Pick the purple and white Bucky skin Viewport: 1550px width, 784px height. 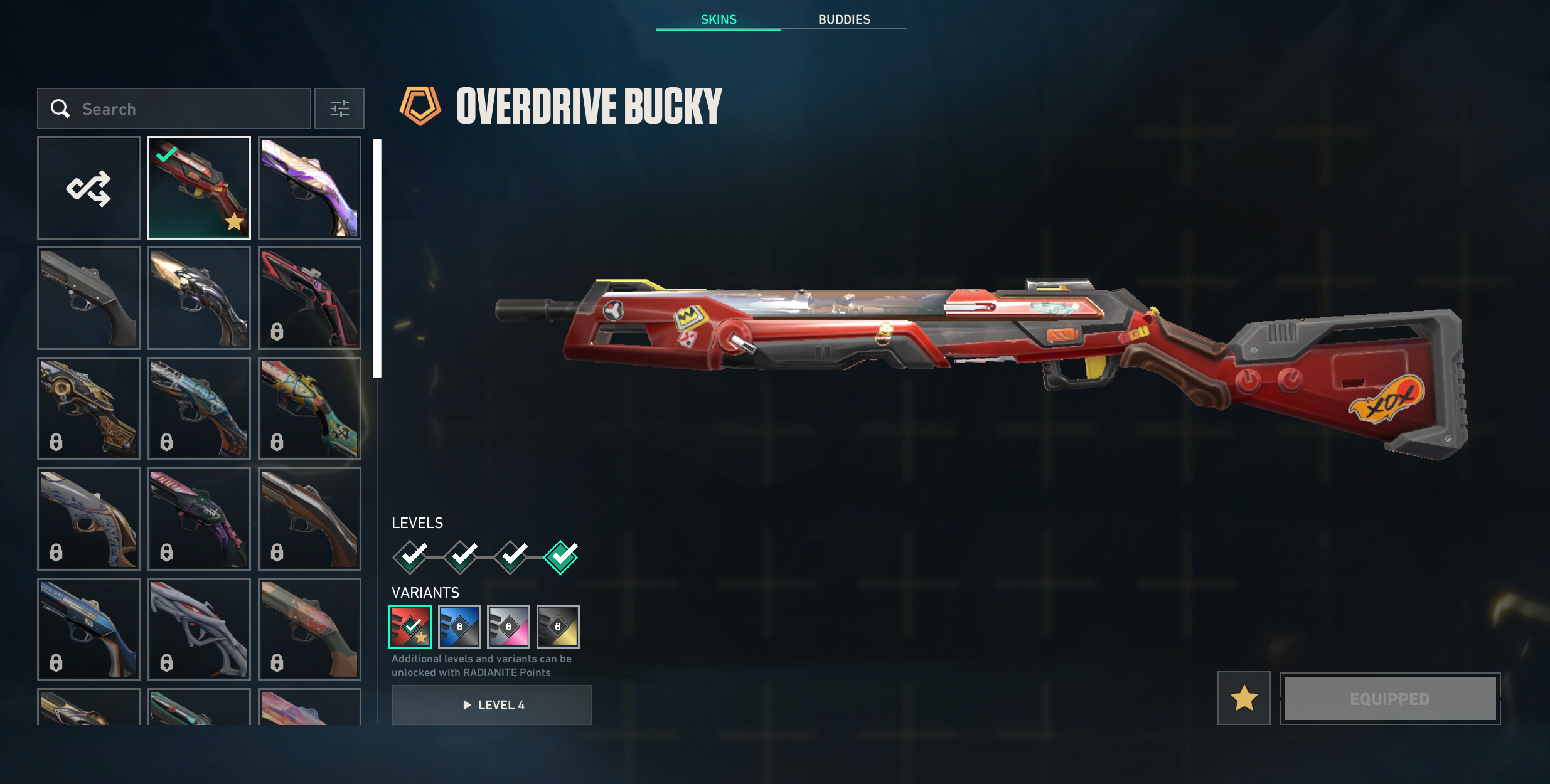coord(309,188)
